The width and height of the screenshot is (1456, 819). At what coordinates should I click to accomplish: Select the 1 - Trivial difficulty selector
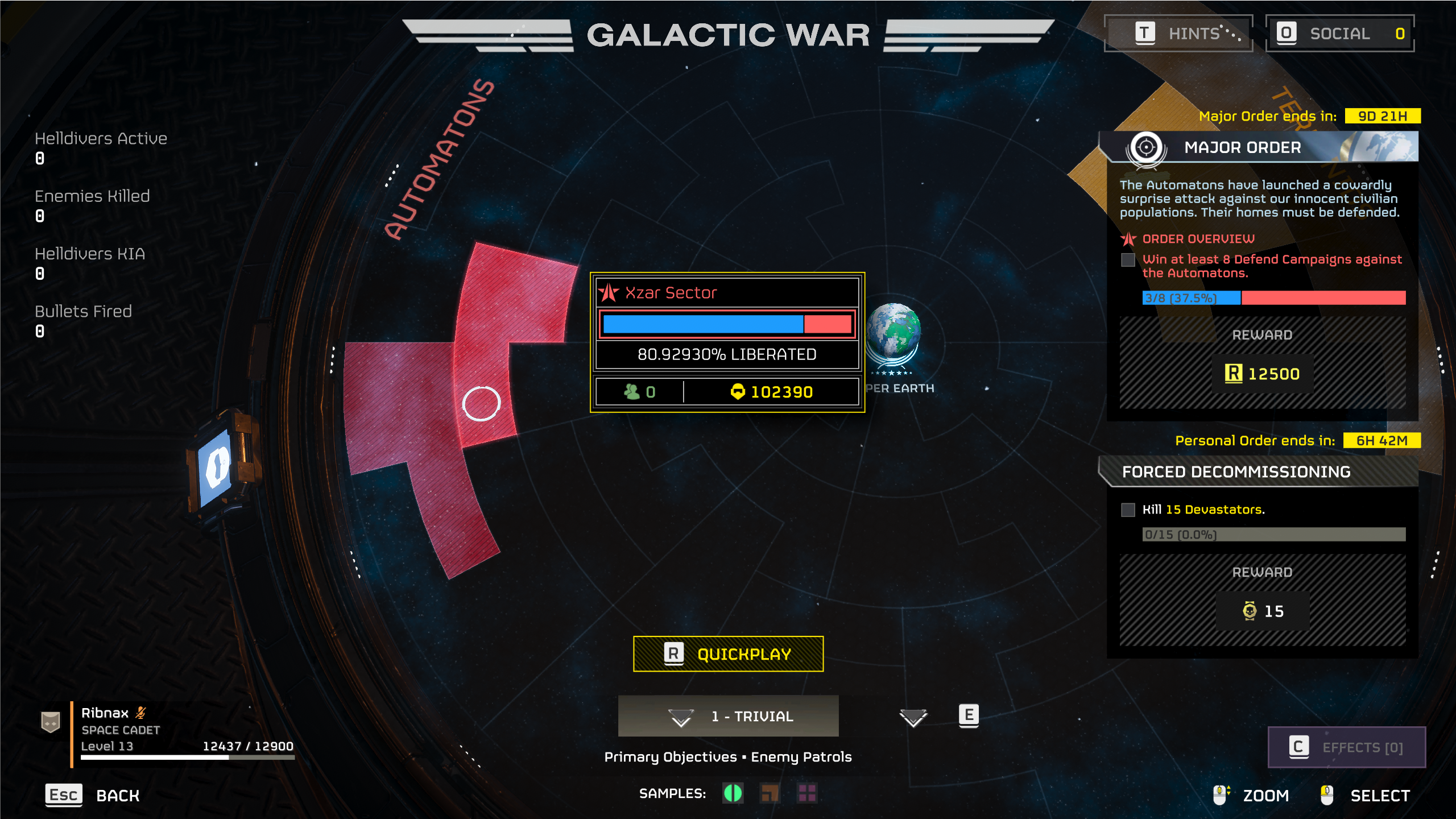pyautogui.click(x=728, y=716)
